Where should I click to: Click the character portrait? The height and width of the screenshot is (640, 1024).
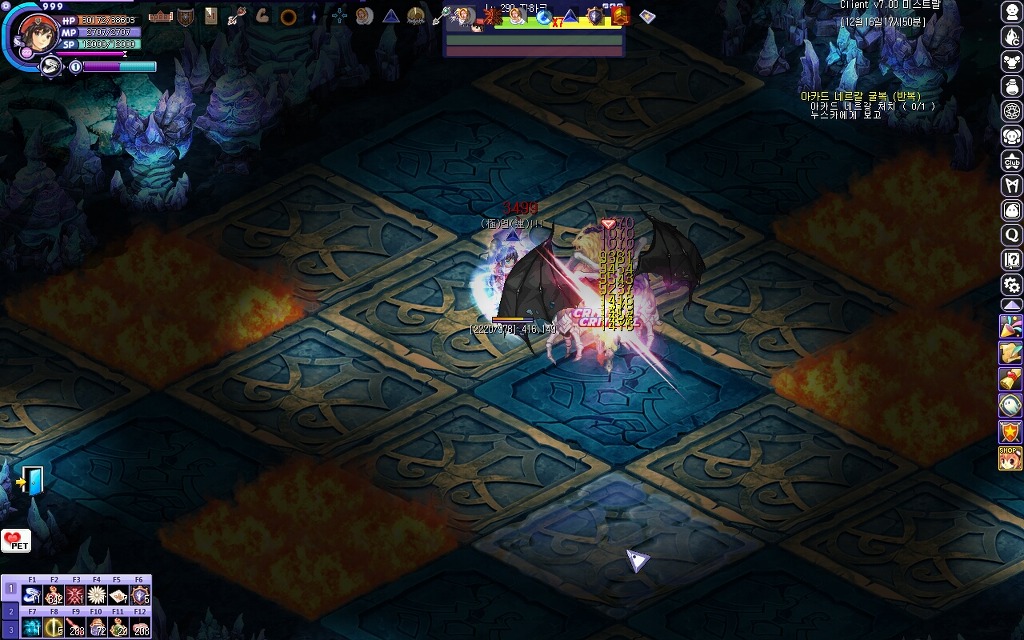[38, 32]
